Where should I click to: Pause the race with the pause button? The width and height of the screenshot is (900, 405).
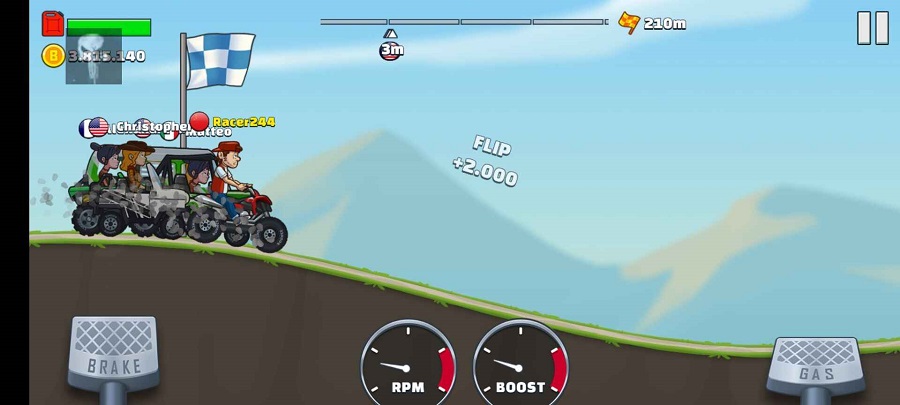872,28
